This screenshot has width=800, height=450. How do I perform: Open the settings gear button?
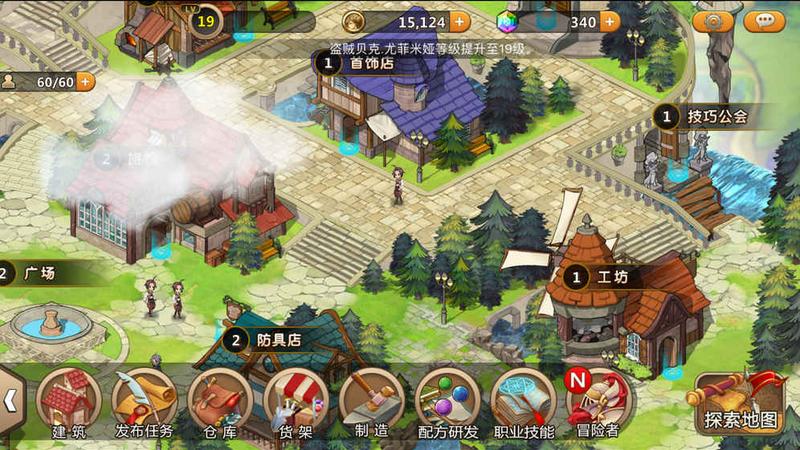click(713, 20)
